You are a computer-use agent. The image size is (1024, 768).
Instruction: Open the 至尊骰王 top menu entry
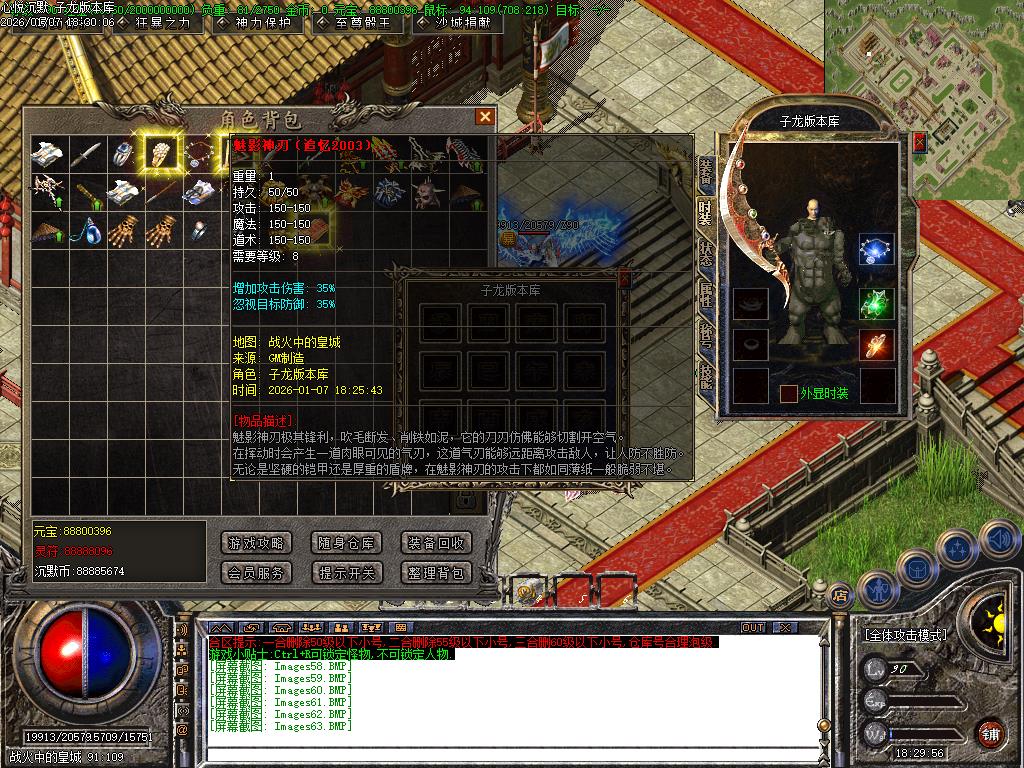(357, 22)
